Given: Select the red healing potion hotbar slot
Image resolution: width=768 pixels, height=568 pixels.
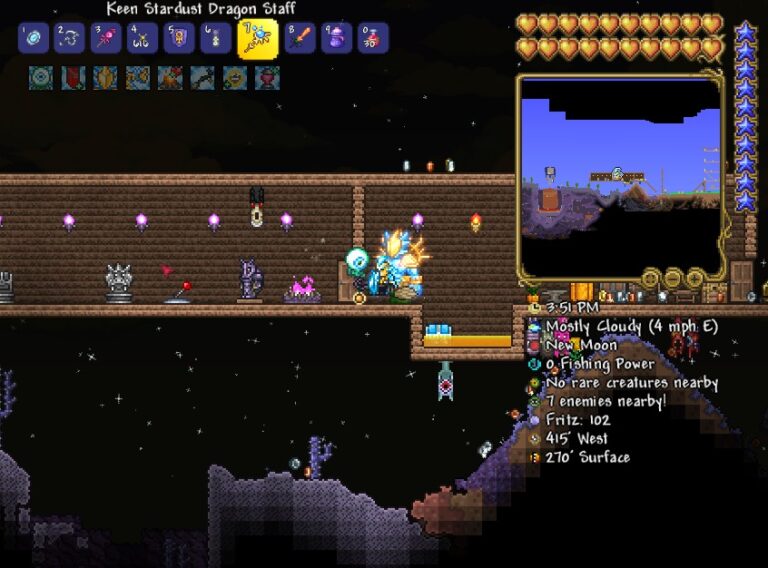Looking at the screenshot, I should coord(373,38).
